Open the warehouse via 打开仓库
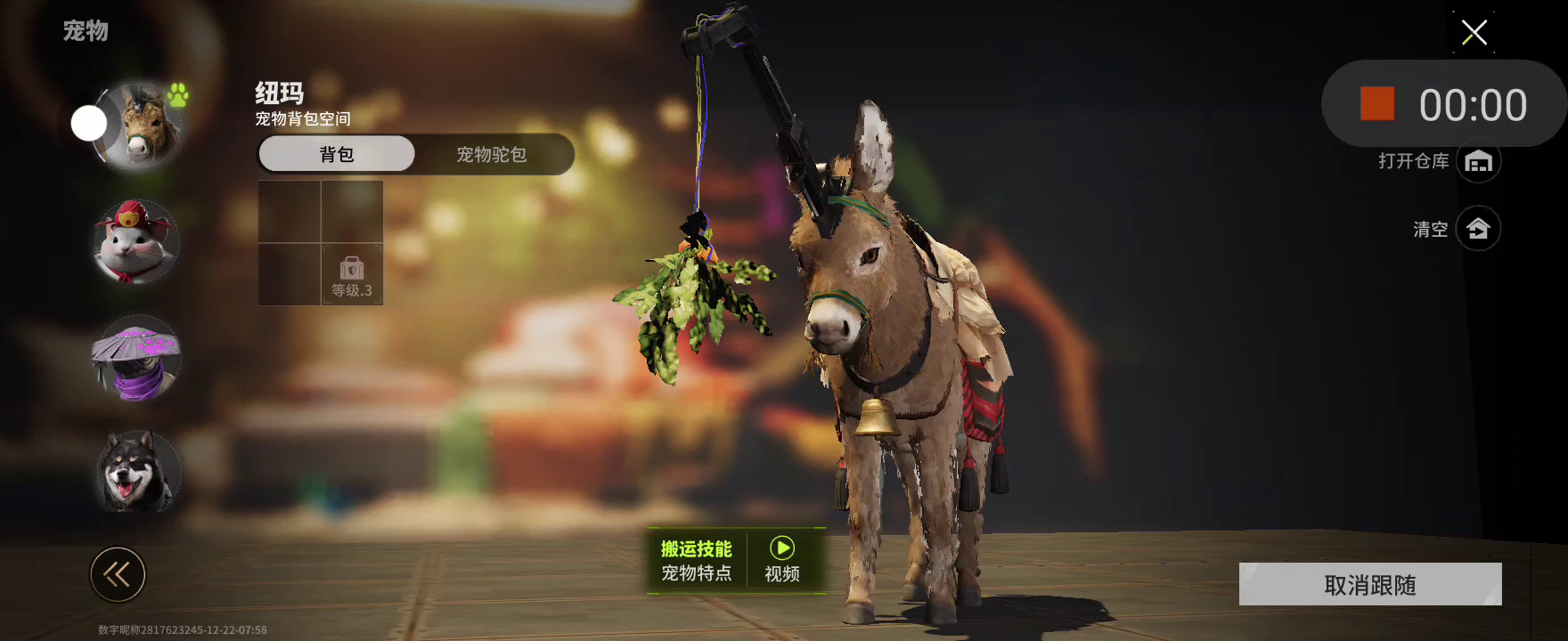 pyautogui.click(x=1478, y=161)
